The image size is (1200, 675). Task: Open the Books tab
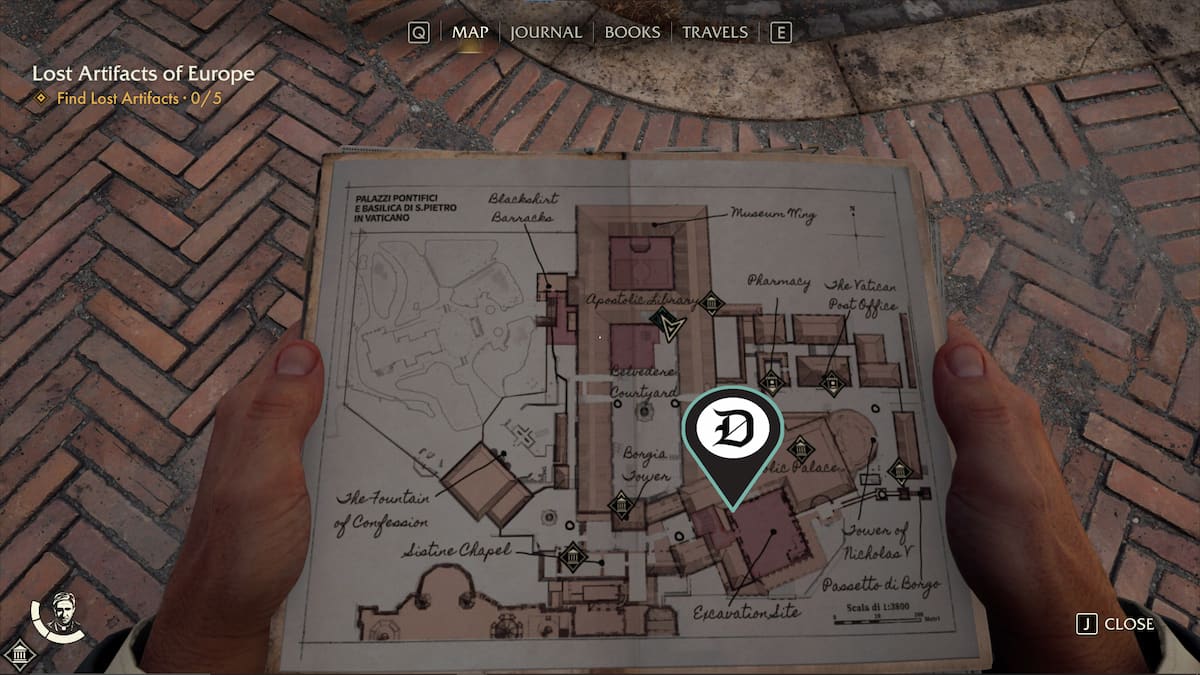pos(634,32)
